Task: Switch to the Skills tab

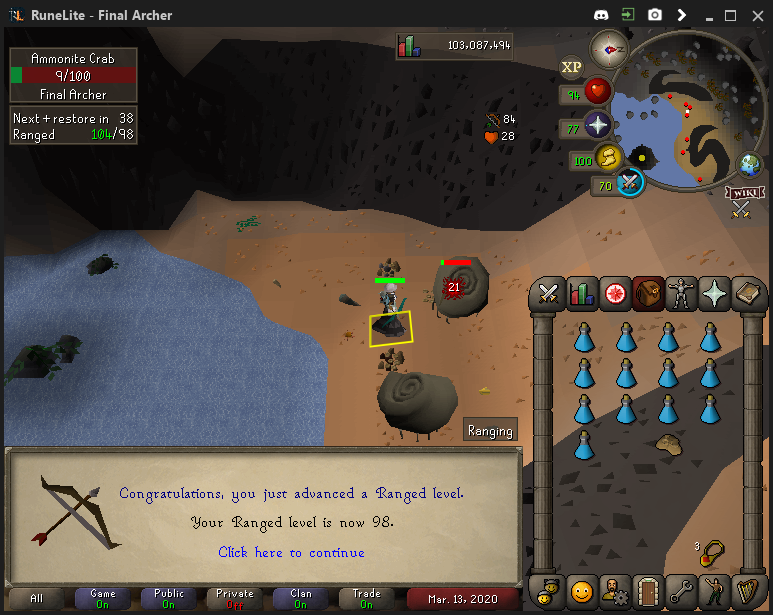Action: point(581,293)
